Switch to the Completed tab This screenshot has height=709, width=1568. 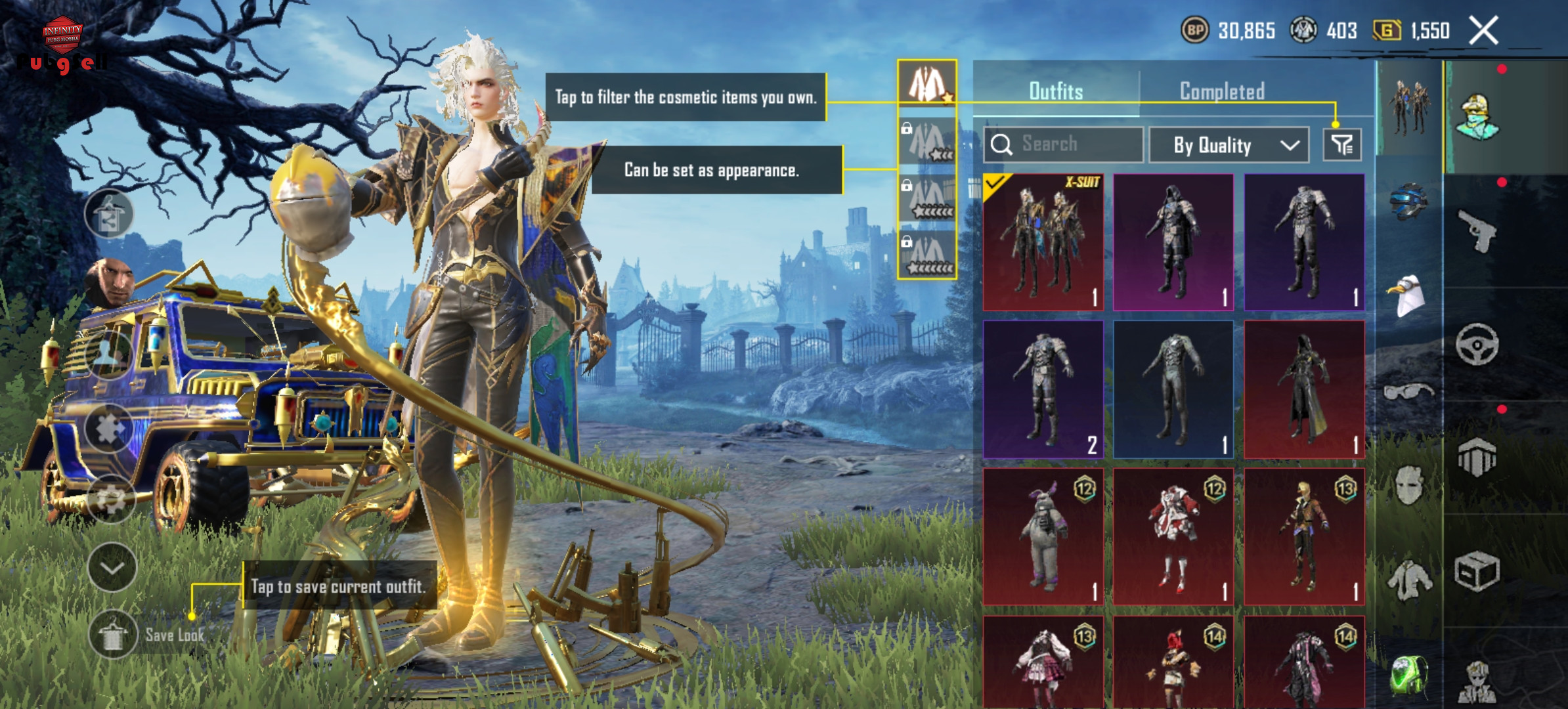tap(1222, 91)
